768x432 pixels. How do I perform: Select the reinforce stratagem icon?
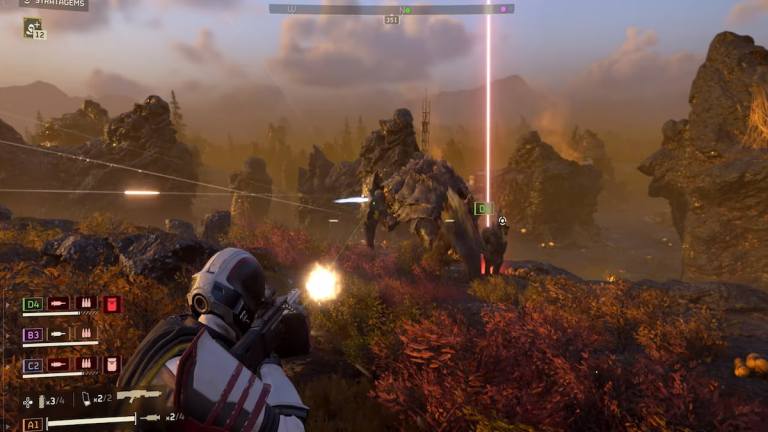pos(32,27)
